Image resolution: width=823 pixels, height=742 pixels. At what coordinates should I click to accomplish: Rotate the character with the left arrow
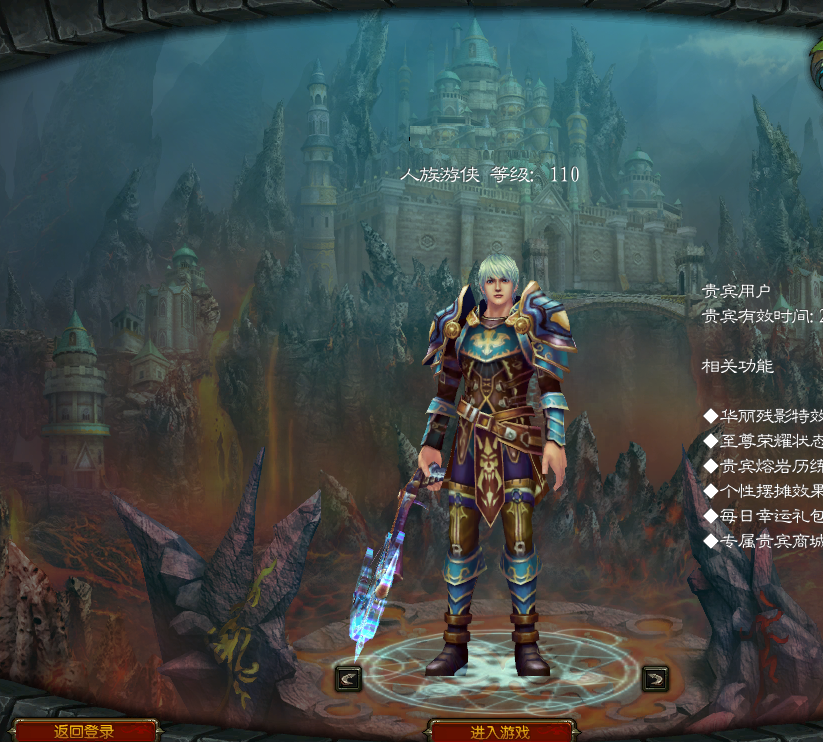(x=348, y=678)
